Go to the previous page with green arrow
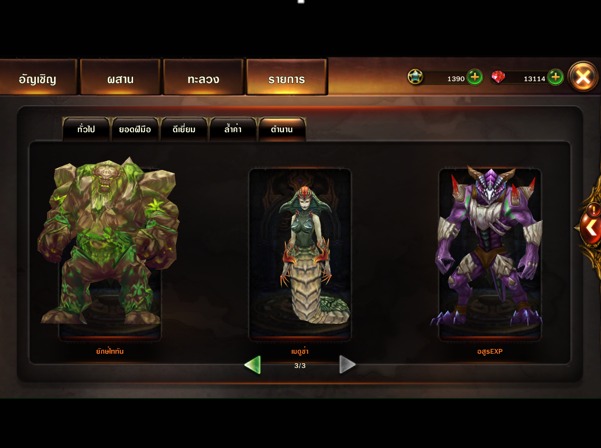The image size is (601, 448). 253,365
